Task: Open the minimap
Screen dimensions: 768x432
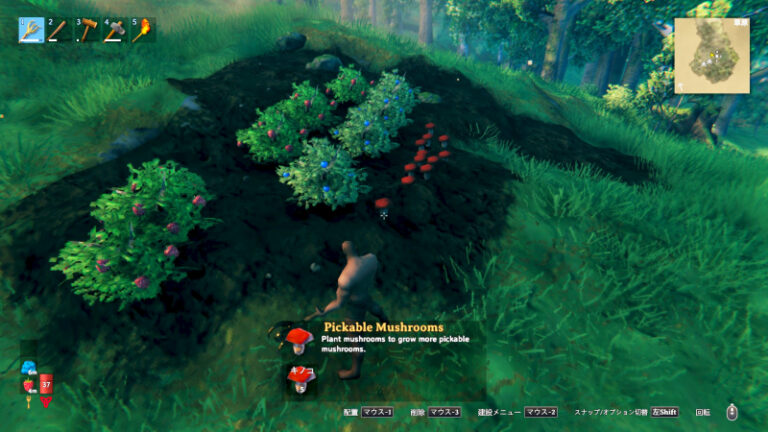Action: pos(711,55)
